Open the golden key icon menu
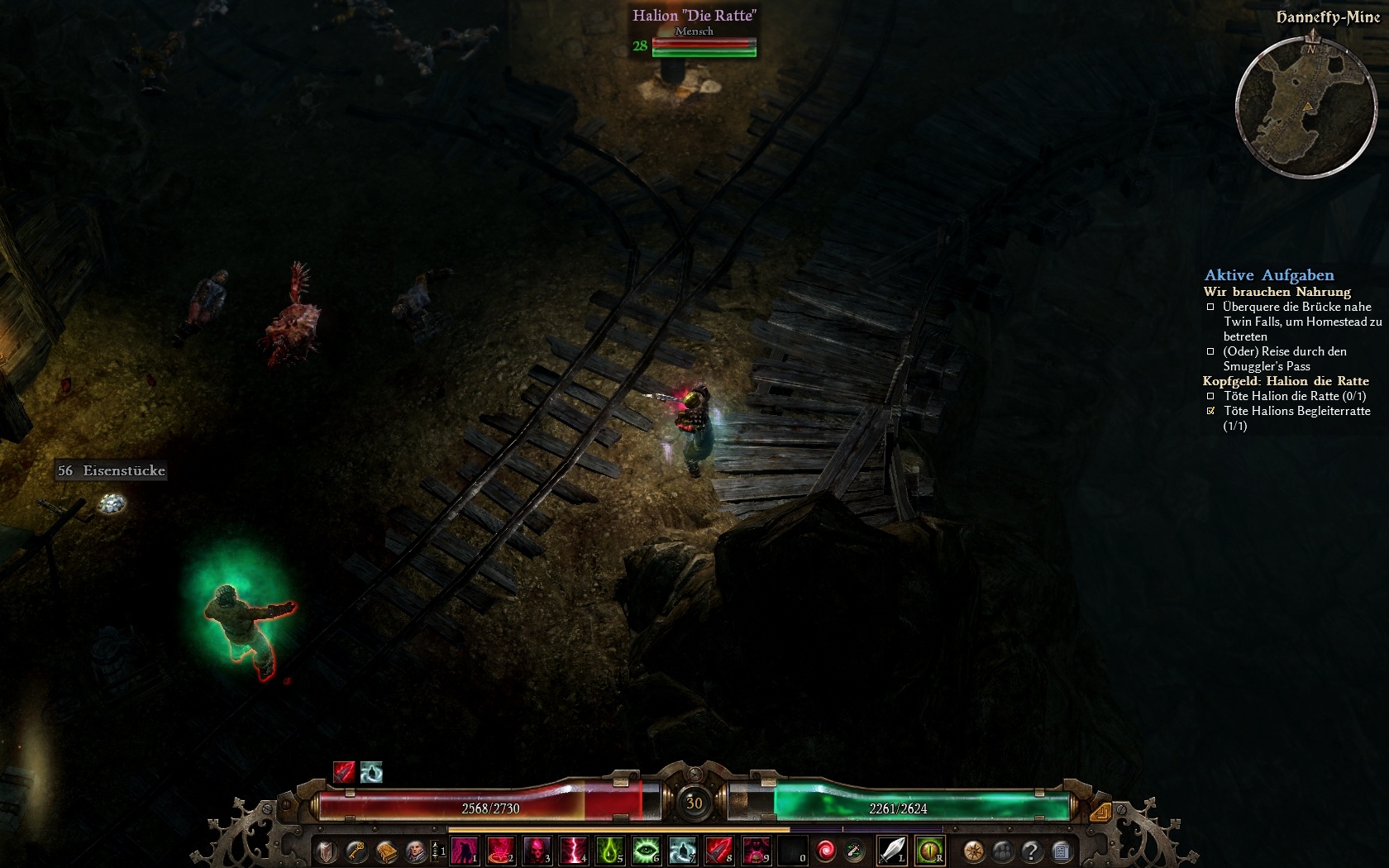This screenshot has height=868, width=1389. pyautogui.click(x=356, y=851)
